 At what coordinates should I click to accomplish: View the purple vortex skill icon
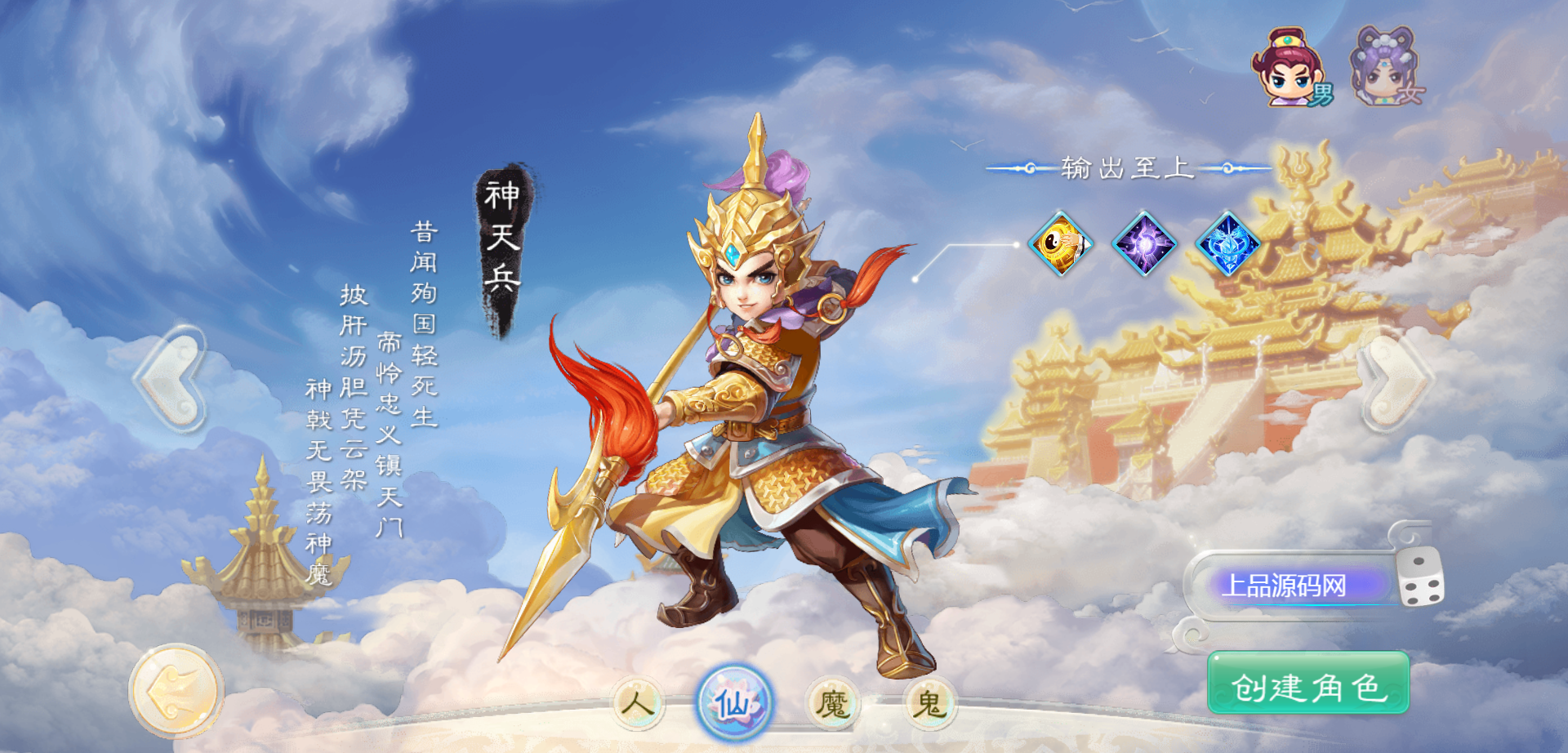[1144, 243]
